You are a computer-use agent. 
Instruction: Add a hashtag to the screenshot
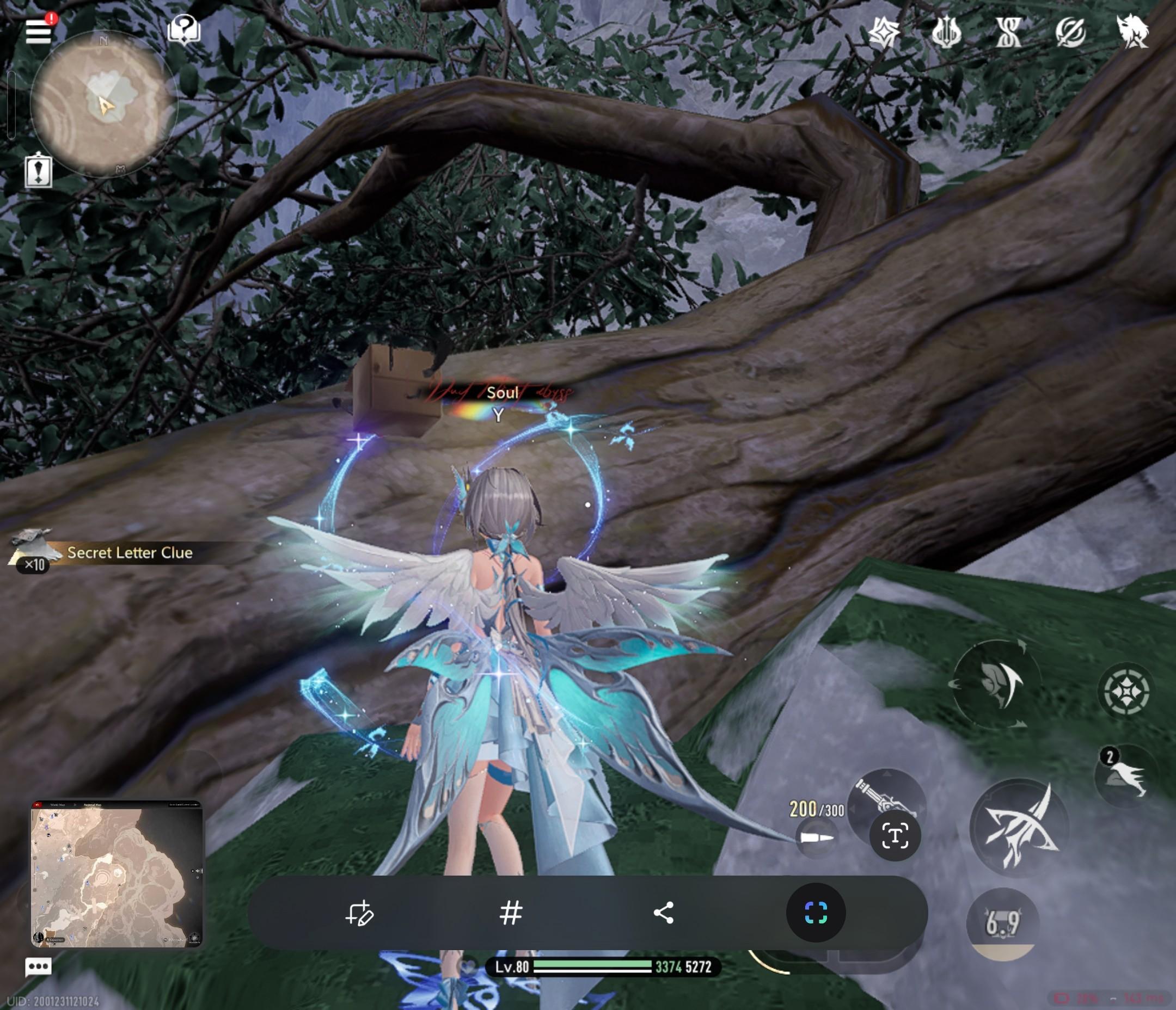510,913
